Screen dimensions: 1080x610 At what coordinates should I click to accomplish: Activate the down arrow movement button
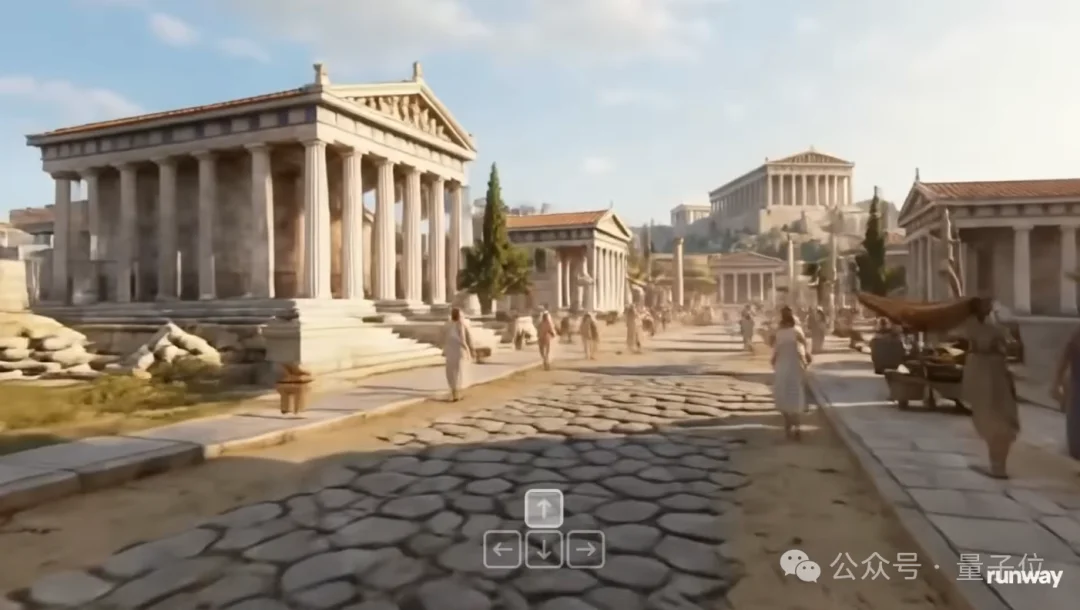(543, 549)
